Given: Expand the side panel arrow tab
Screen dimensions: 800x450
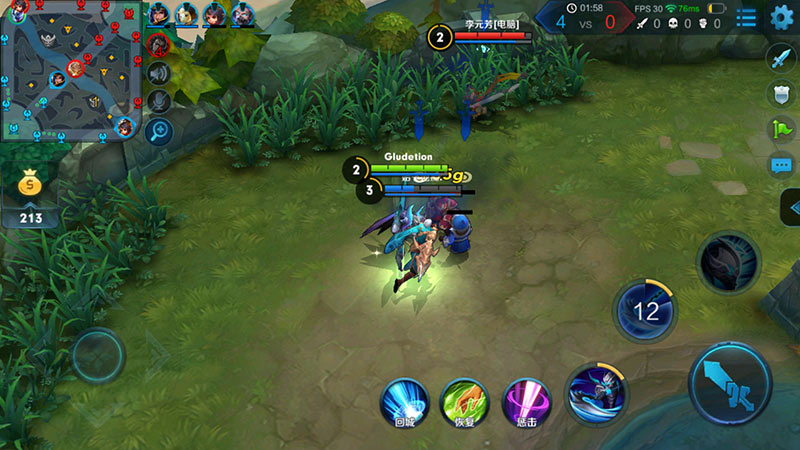Looking at the screenshot, I should pyautogui.click(x=790, y=207).
